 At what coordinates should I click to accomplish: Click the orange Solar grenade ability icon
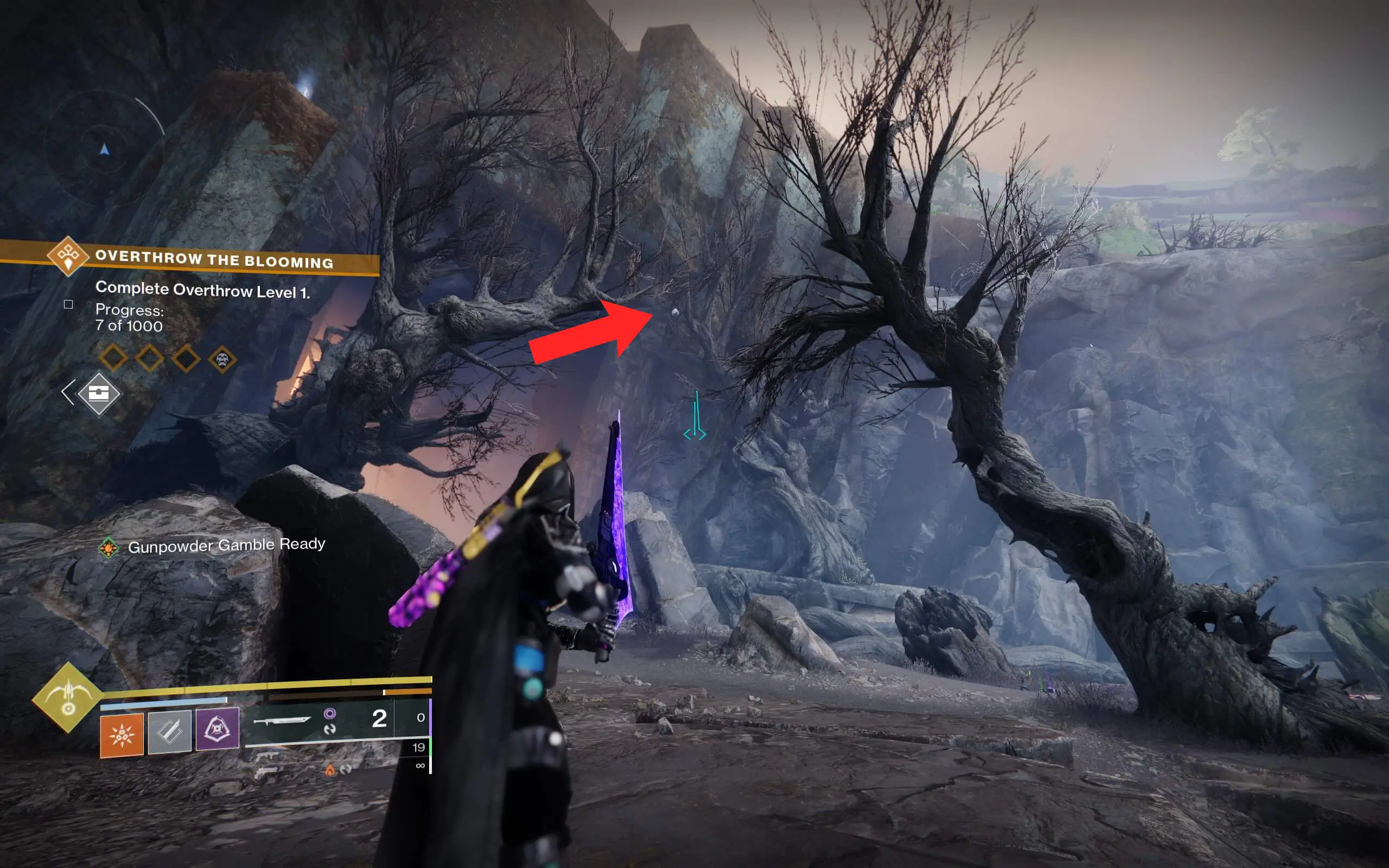tap(122, 736)
